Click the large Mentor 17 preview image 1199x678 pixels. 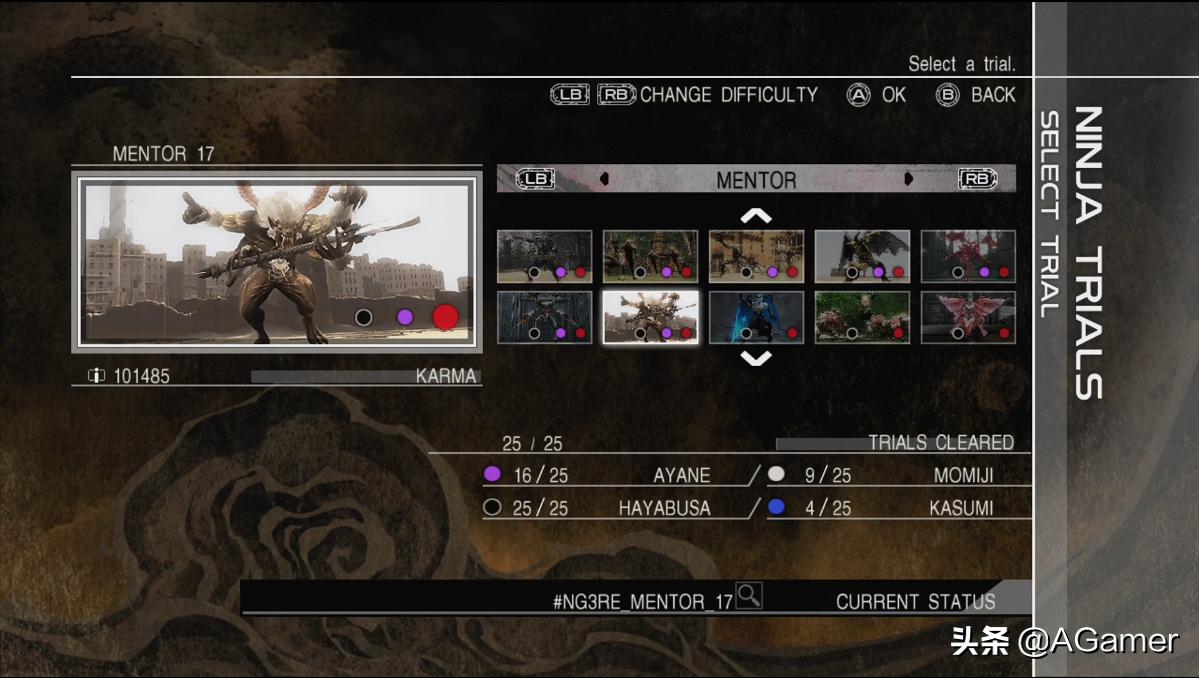276,262
